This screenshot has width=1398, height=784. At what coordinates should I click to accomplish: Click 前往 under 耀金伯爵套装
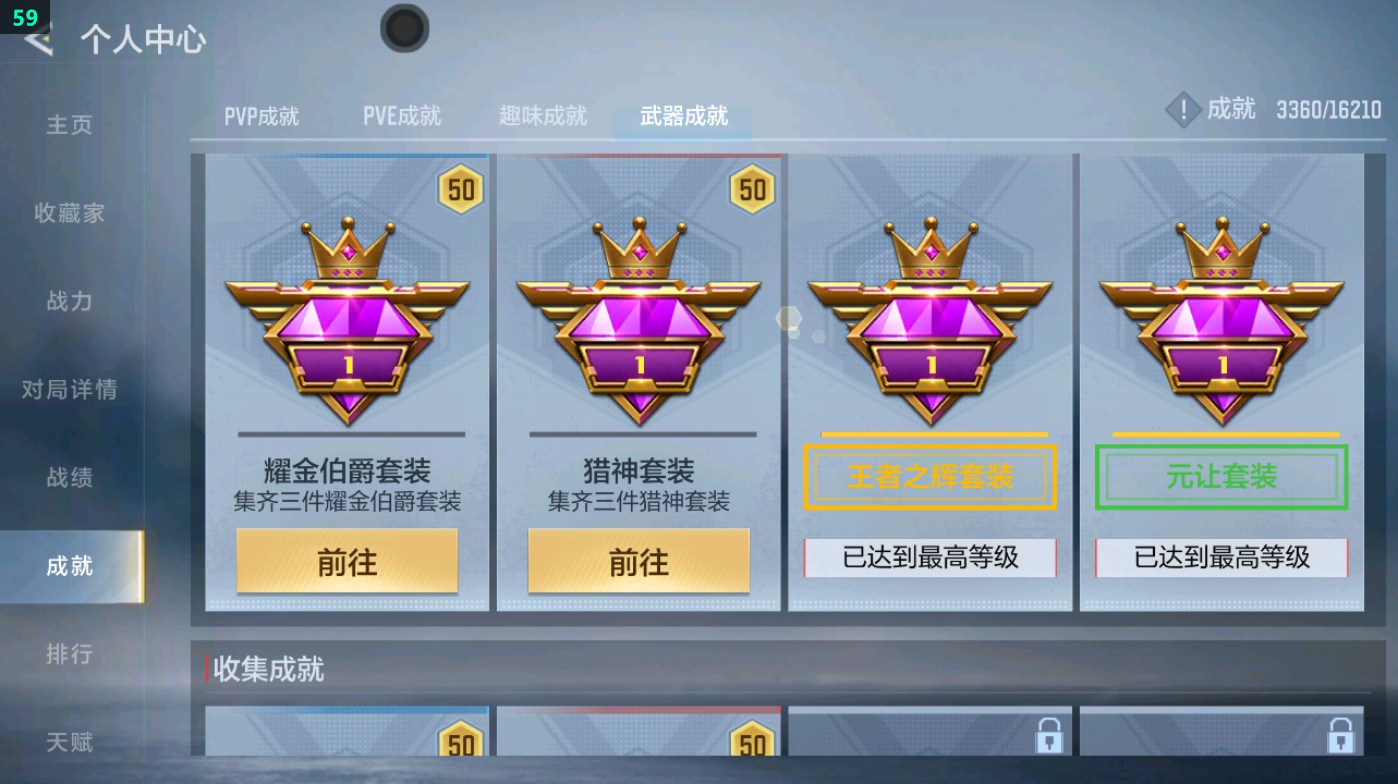347,561
